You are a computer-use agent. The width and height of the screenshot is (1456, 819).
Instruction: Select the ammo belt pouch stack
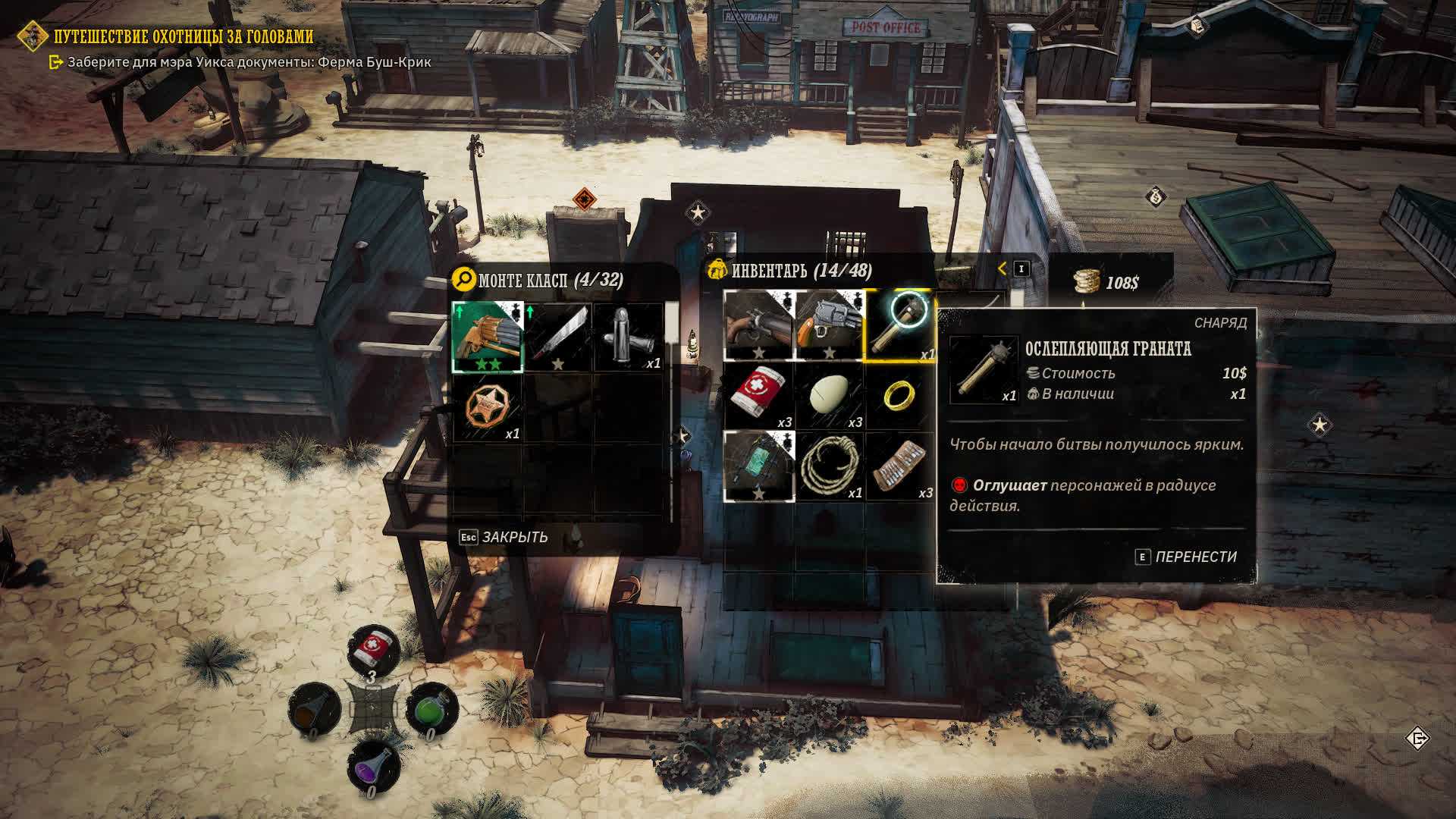(900, 466)
